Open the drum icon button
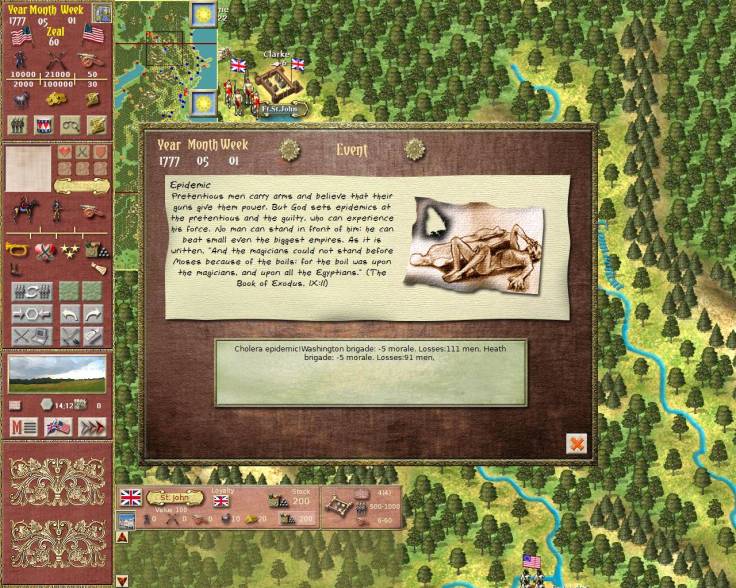Screen dimensions: 736x588 click(44, 124)
